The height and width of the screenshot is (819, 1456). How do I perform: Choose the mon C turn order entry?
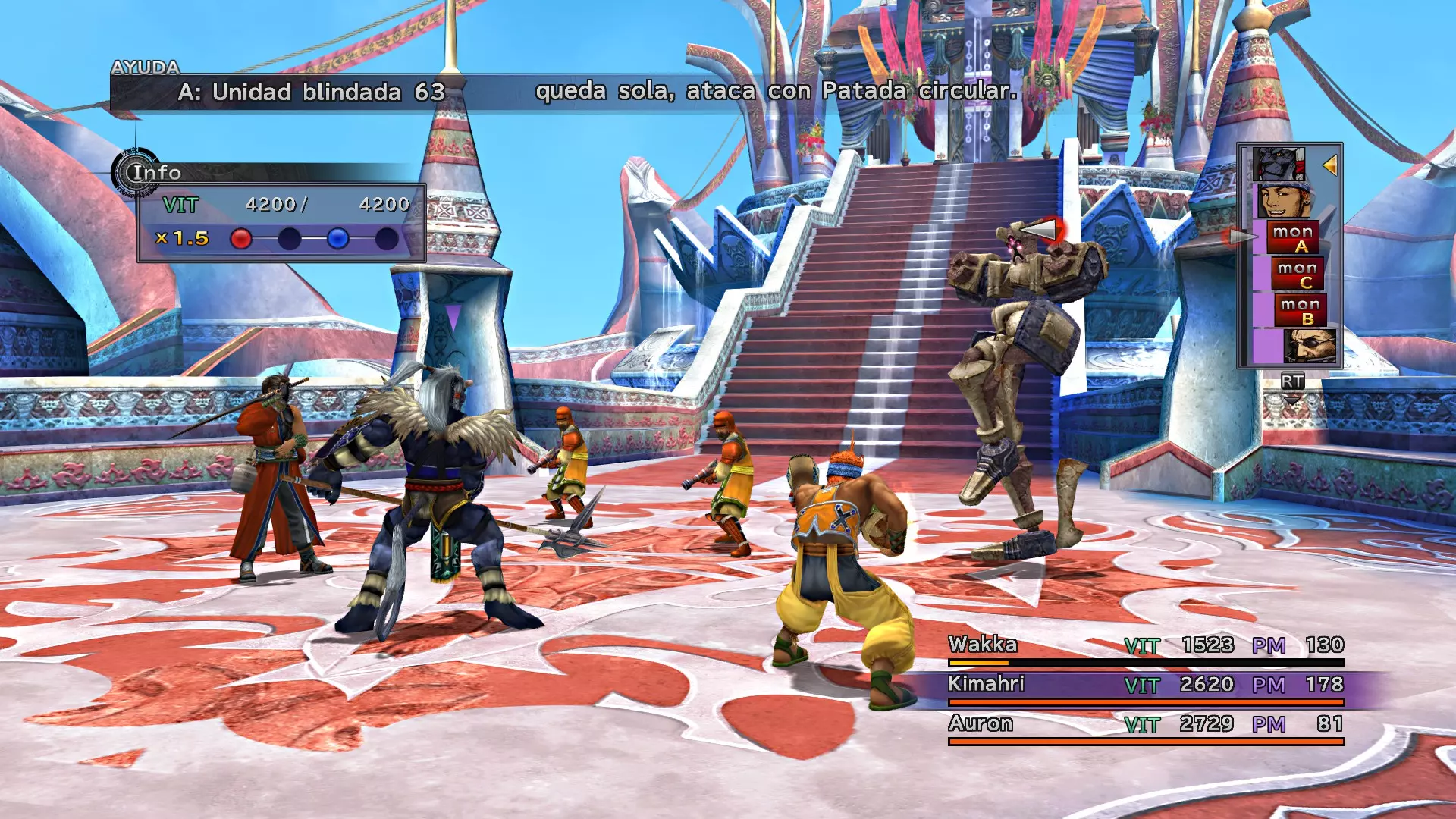[1297, 275]
